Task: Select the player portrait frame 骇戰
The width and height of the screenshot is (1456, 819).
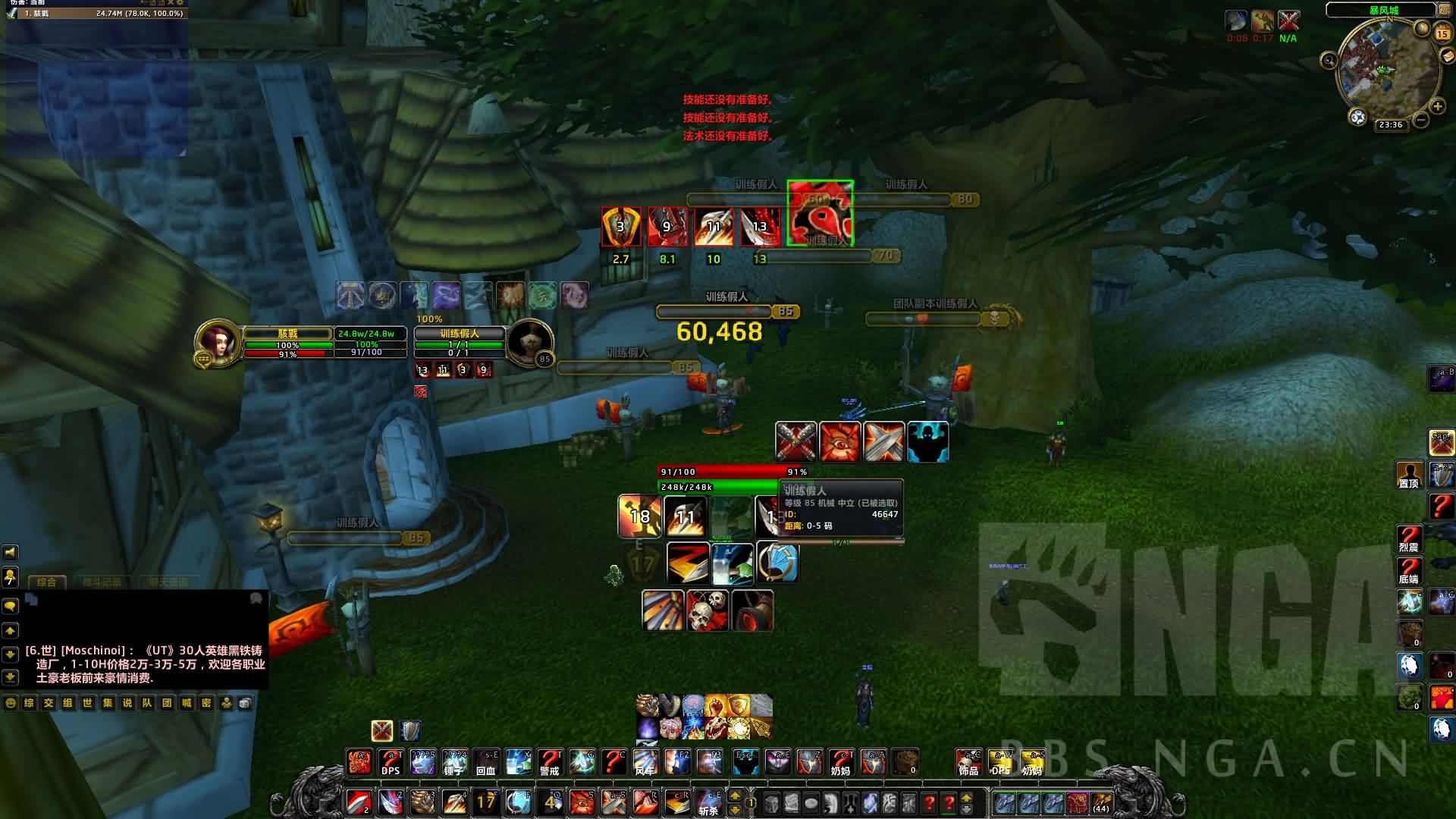Action: tap(219, 344)
